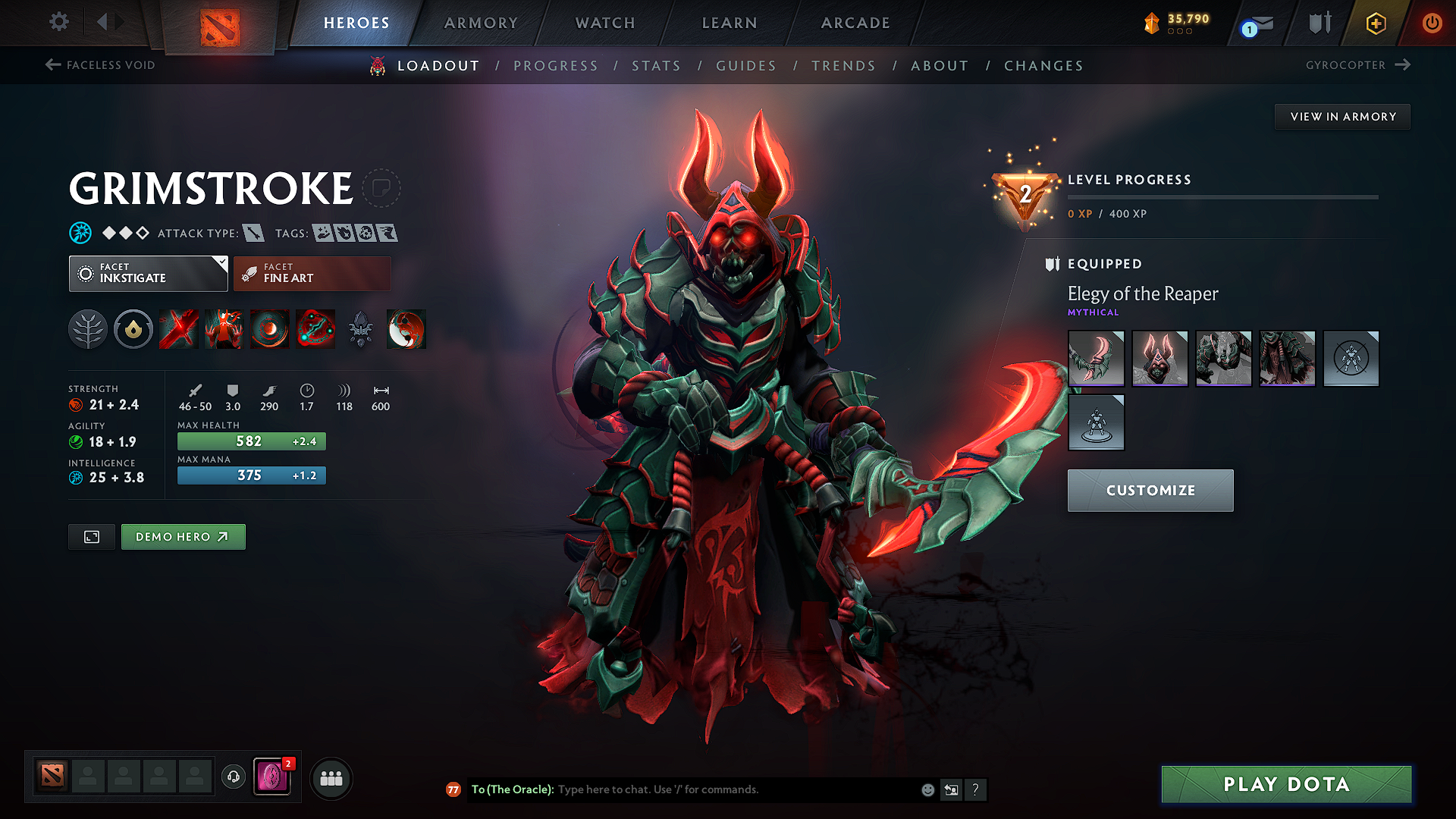Click the headset voice chat icon
This screenshot has height=819, width=1456.
(x=233, y=777)
